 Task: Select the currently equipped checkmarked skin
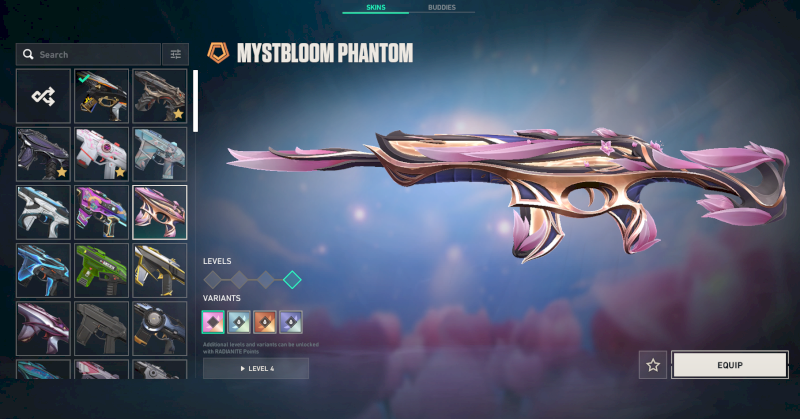[101, 96]
